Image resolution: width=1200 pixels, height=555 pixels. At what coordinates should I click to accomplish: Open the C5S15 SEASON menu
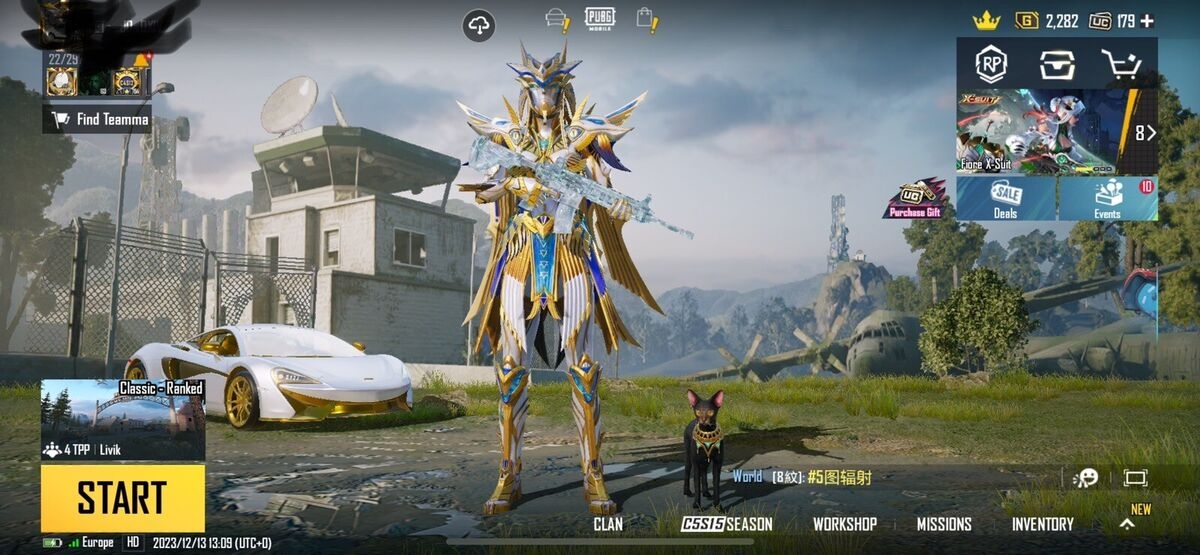tap(727, 524)
